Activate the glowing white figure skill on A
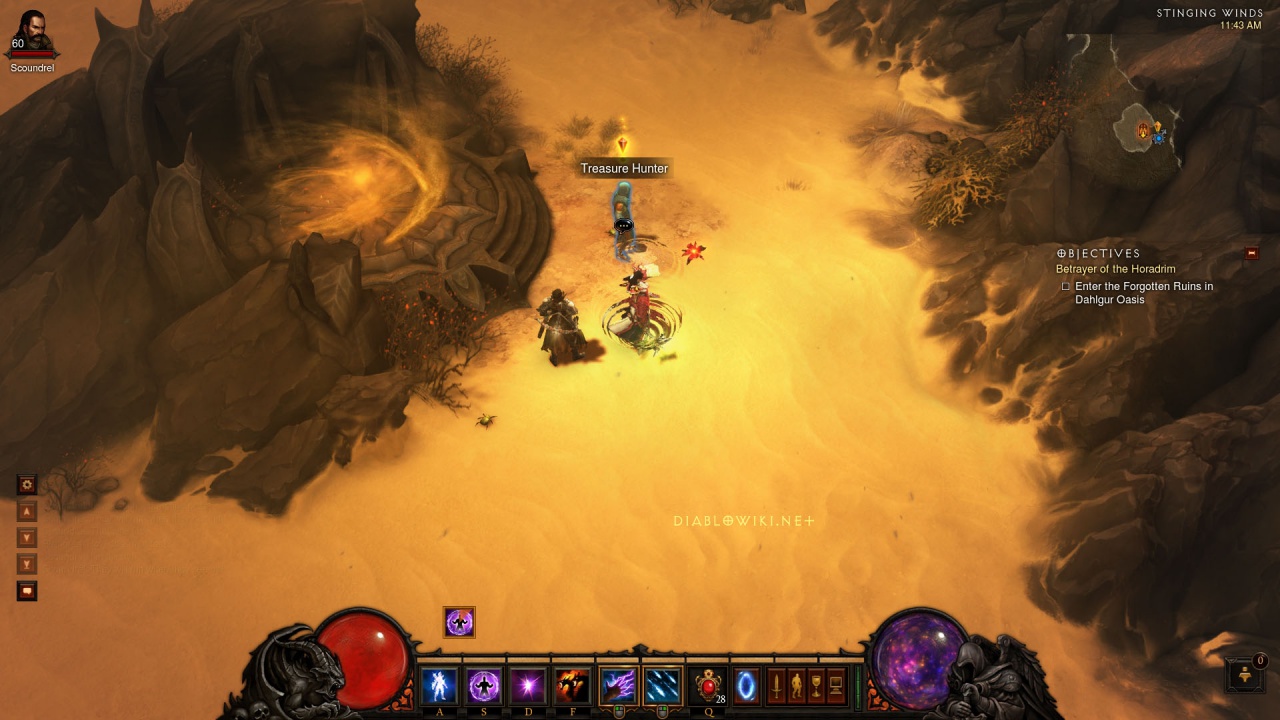Viewport: 1280px width, 720px height. [x=438, y=686]
